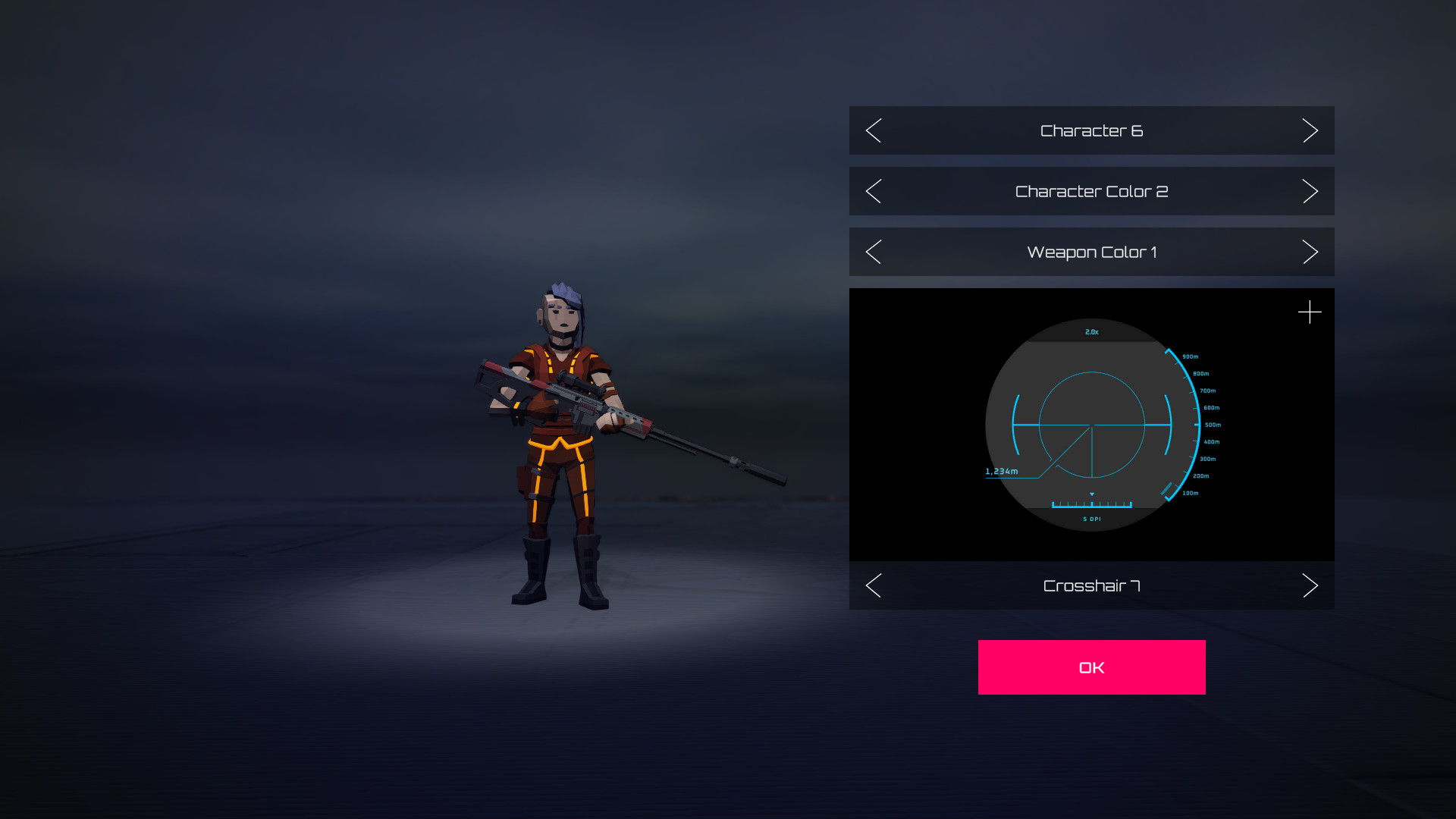Switch to the next character model
This screenshot has width=1456, height=819.
pos(1310,130)
